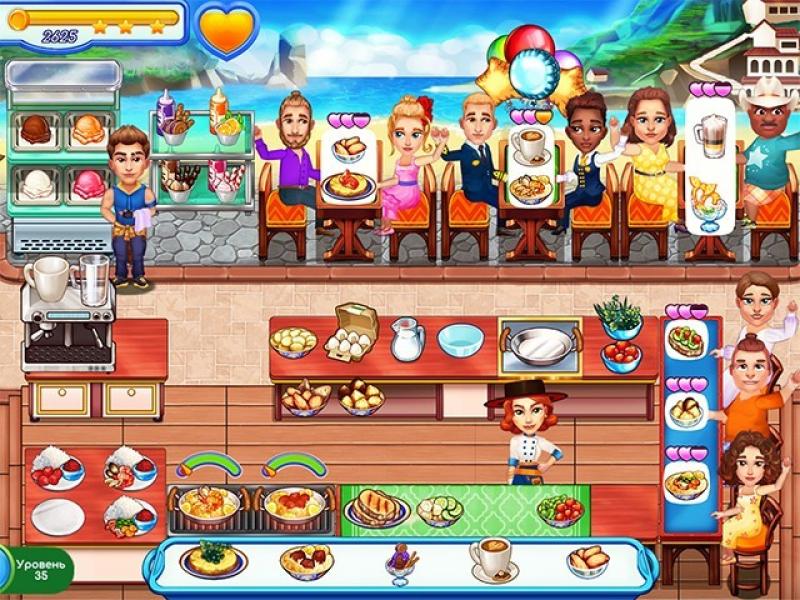Pick the meatball pasta from the tray

click(x=307, y=560)
